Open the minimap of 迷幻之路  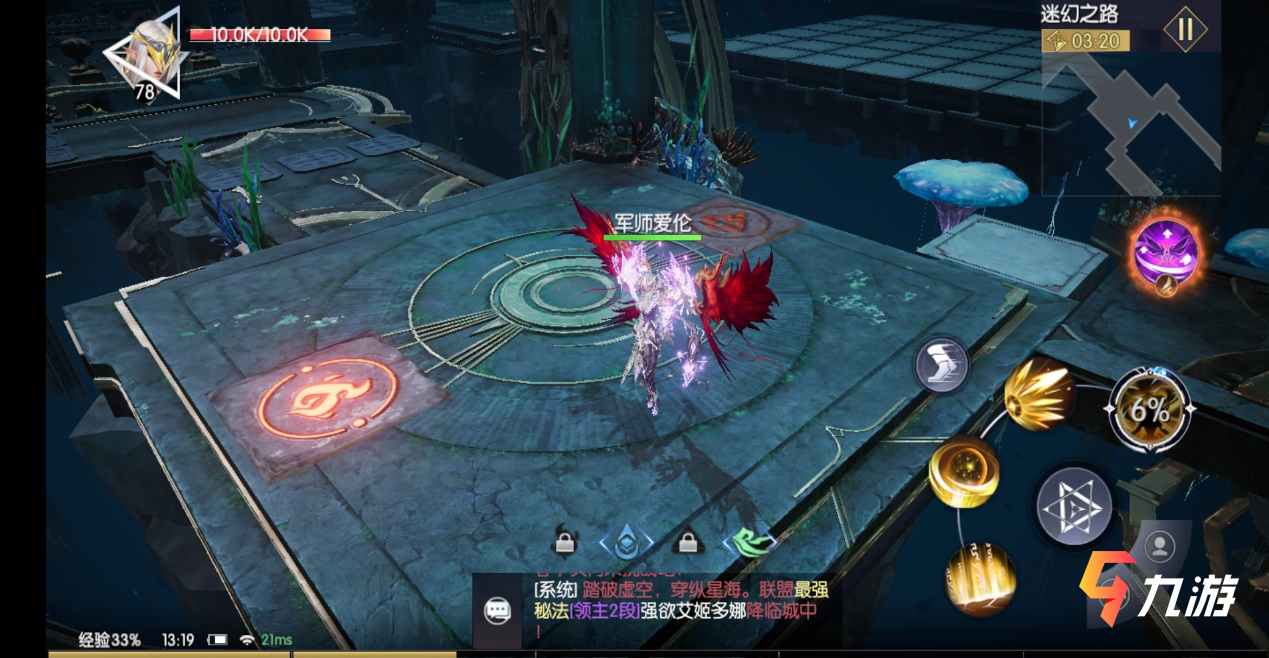[x=1130, y=125]
